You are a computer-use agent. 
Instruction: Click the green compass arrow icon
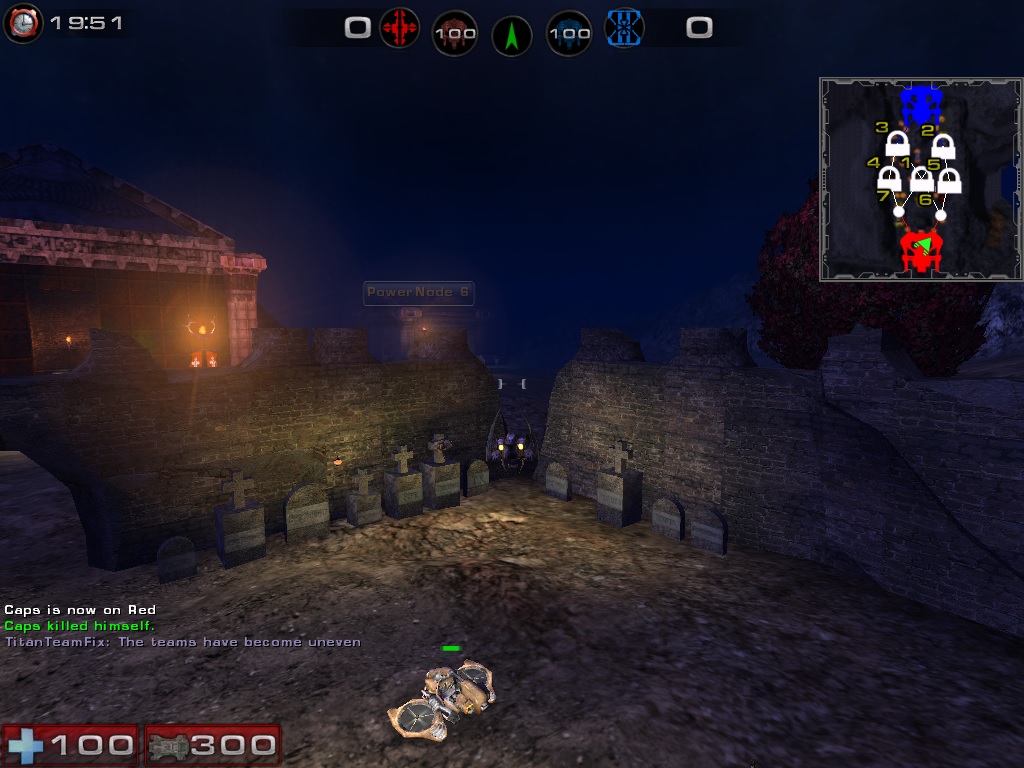point(512,36)
